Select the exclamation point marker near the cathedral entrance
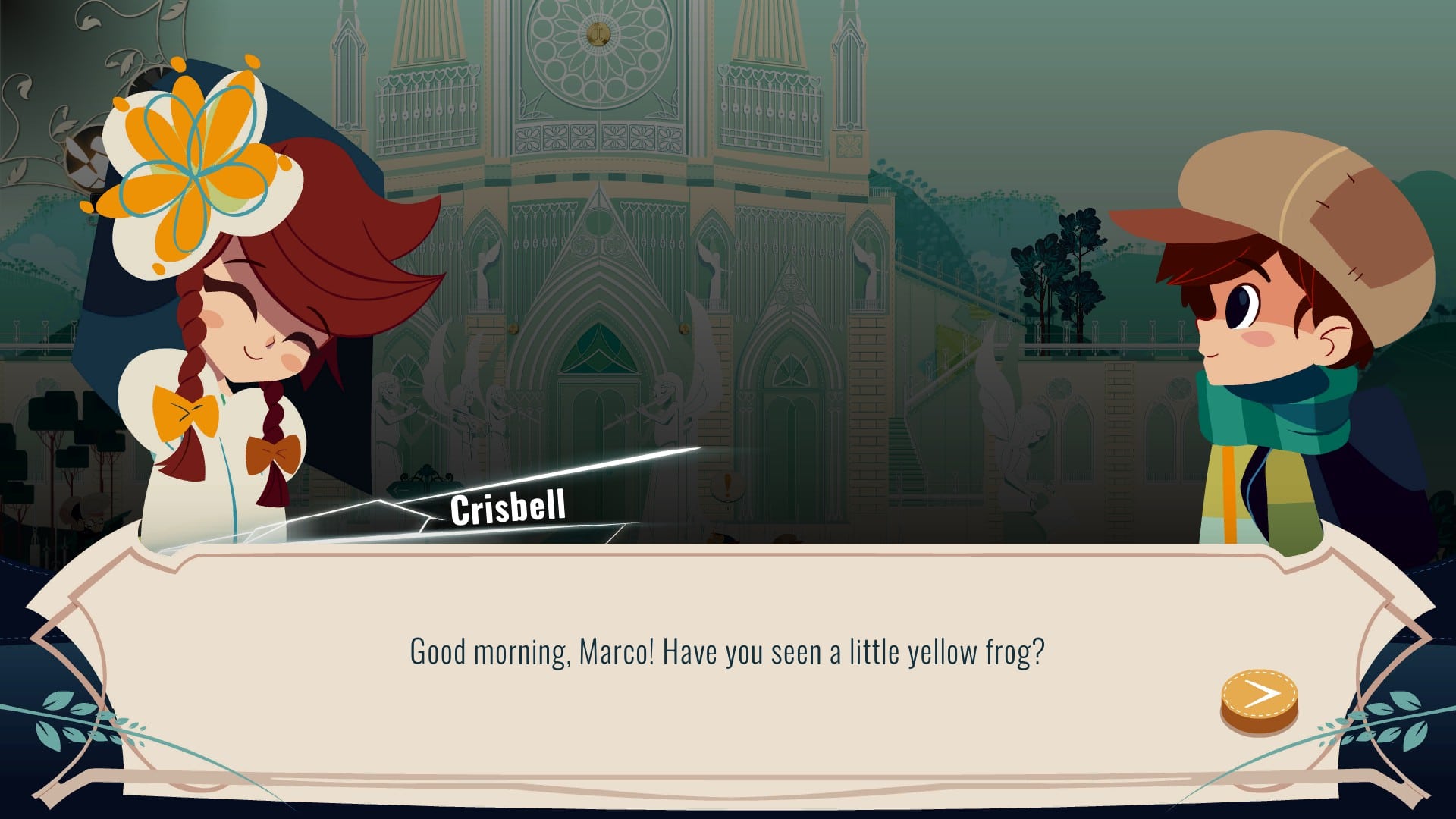Screen dimensions: 1456x819 click(x=728, y=485)
